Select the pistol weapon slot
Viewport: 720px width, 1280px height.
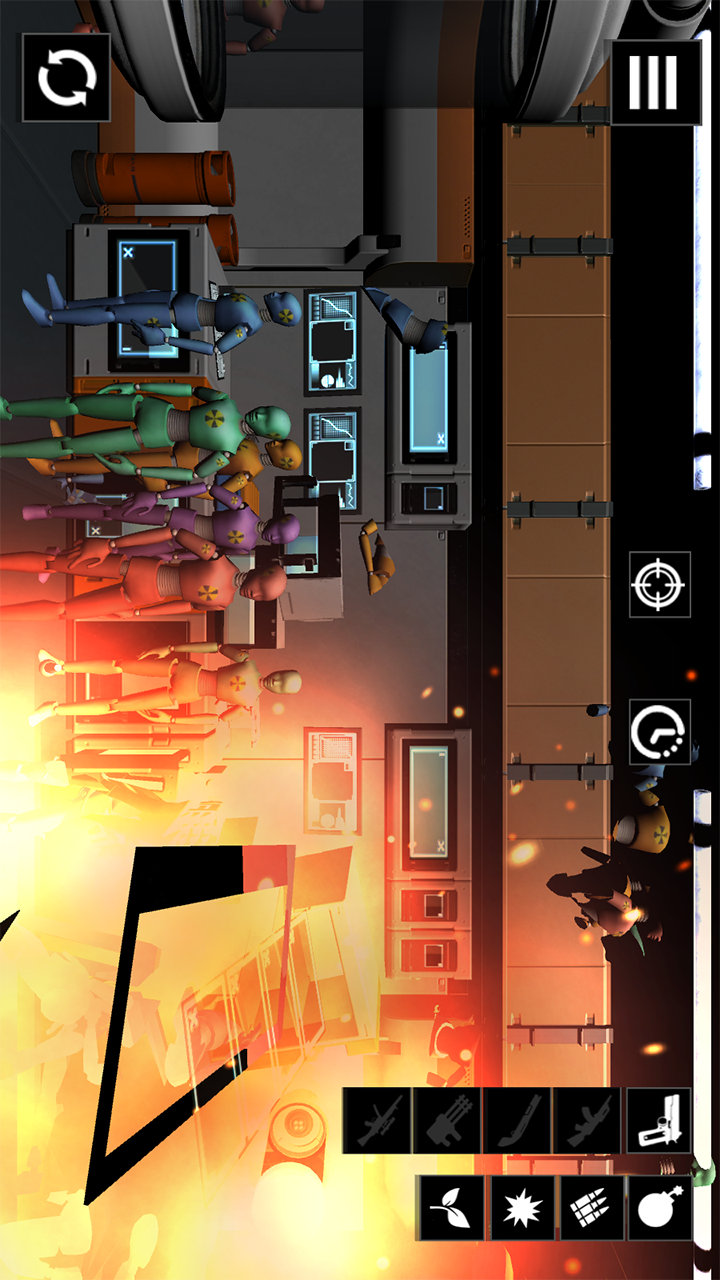click(x=659, y=1121)
